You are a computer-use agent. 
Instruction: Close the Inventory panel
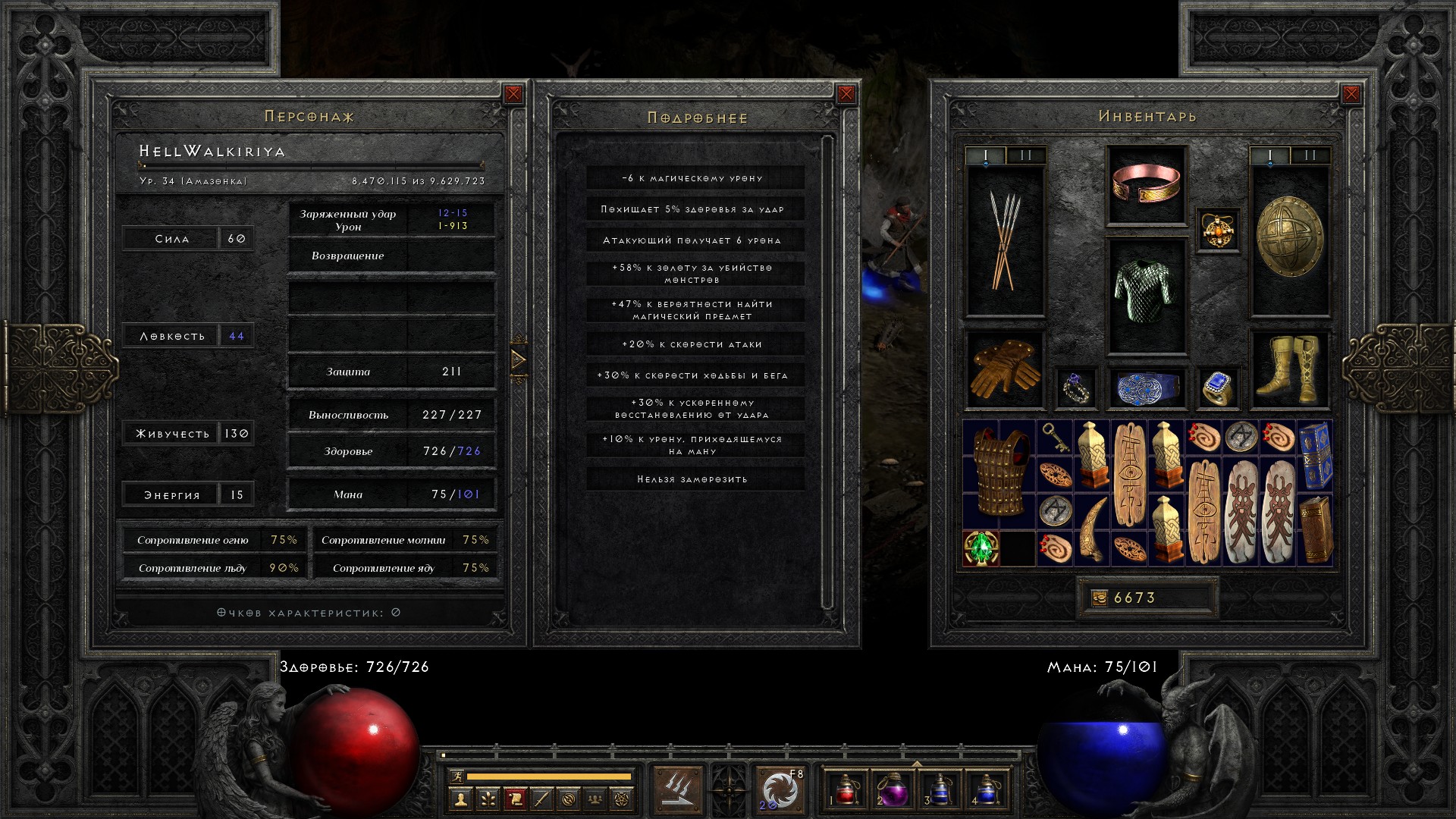pos(1351,94)
